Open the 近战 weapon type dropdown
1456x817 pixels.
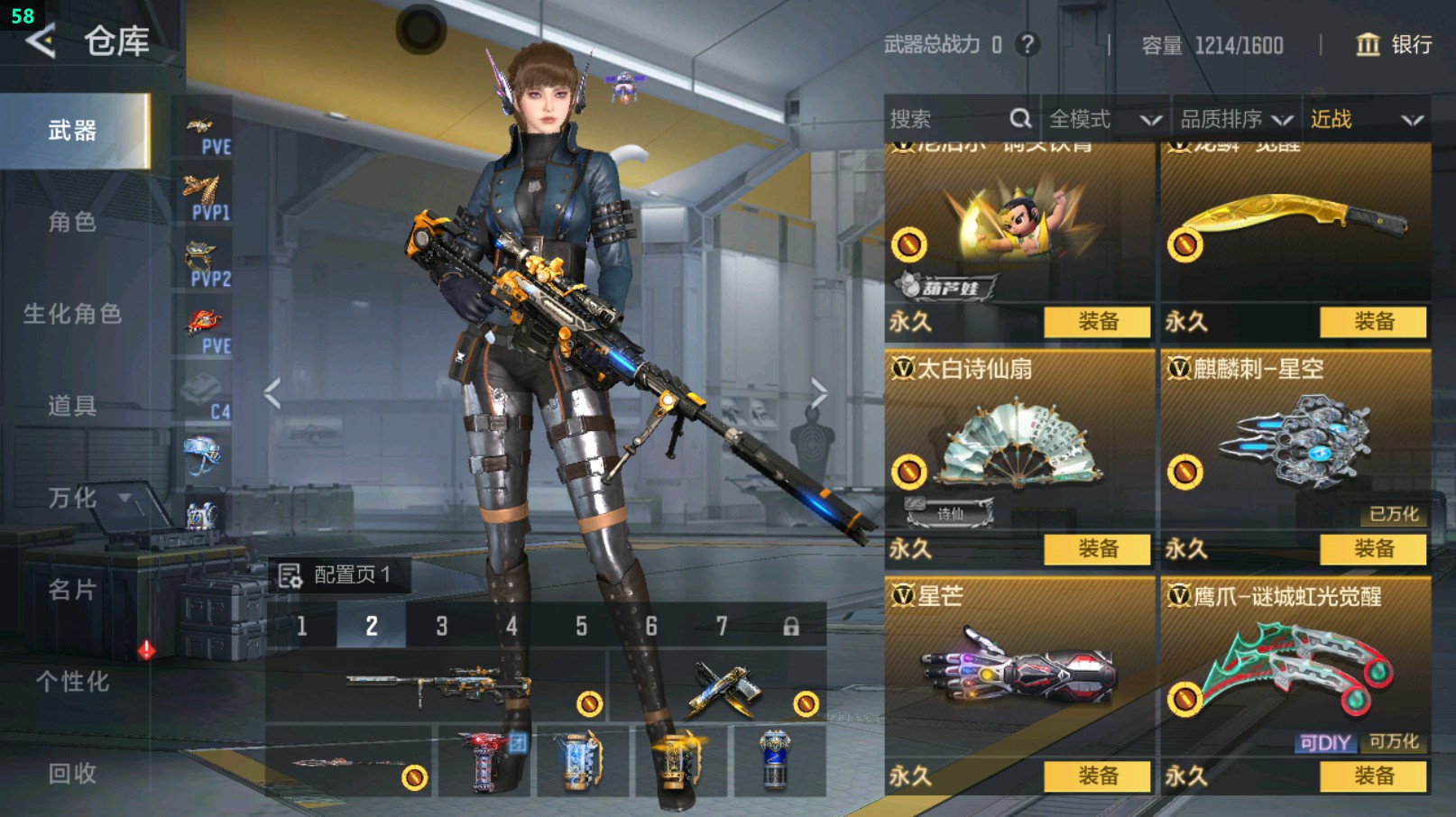click(1366, 119)
